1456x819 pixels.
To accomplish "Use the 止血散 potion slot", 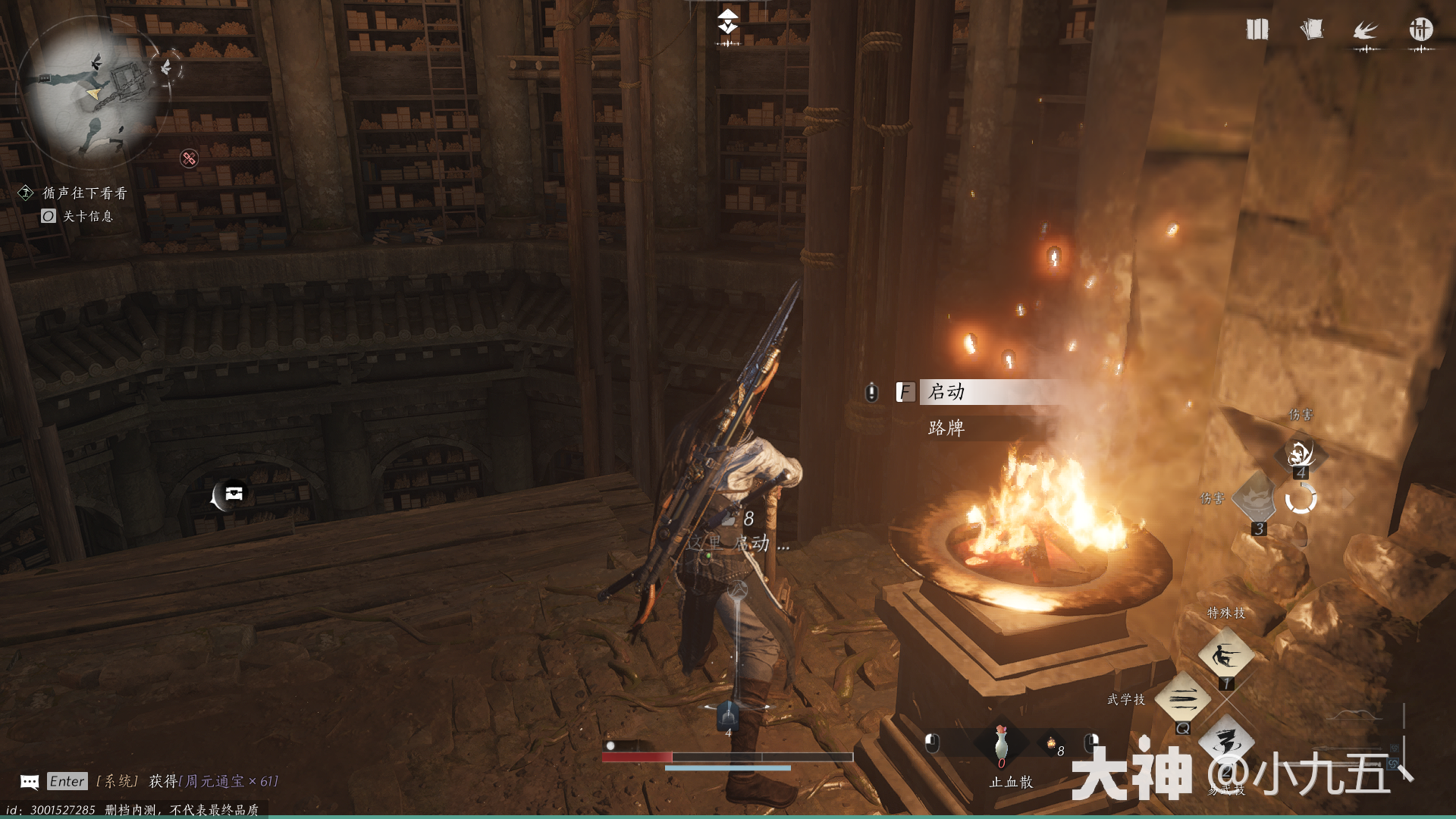I will 1001,744.
